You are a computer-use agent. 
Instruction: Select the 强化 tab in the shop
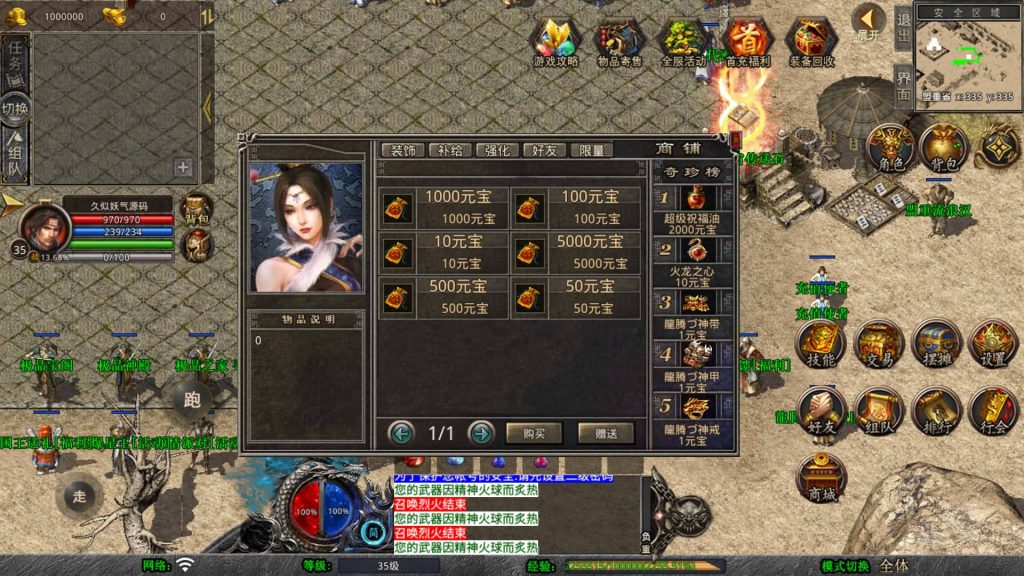497,150
